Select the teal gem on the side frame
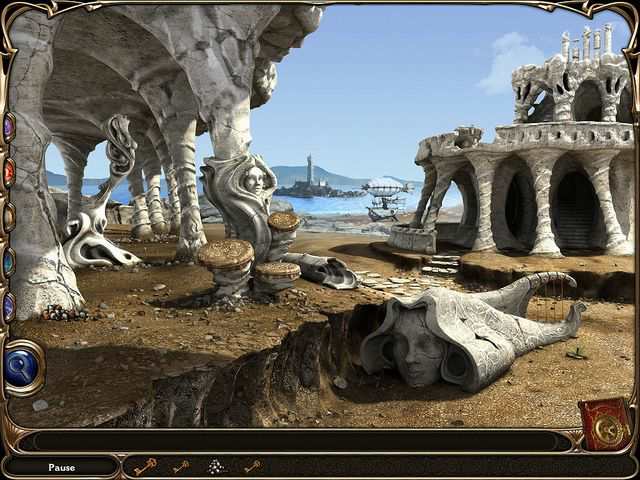This screenshot has width=640, height=480. click(x=9, y=262)
